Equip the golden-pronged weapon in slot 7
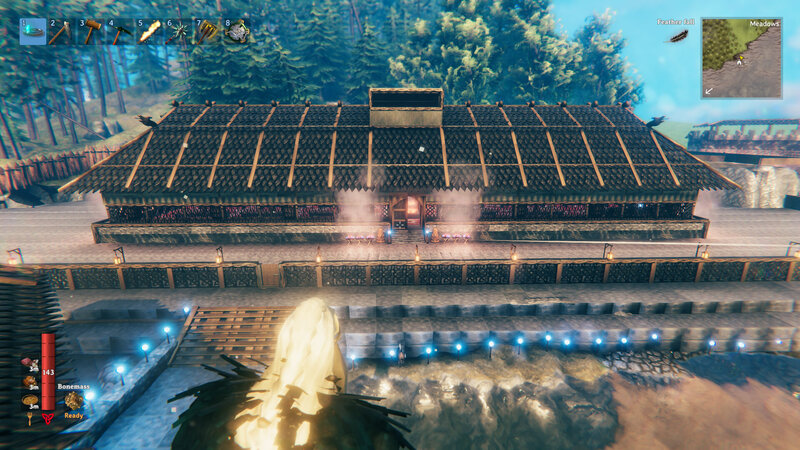800x450 pixels. click(x=207, y=31)
